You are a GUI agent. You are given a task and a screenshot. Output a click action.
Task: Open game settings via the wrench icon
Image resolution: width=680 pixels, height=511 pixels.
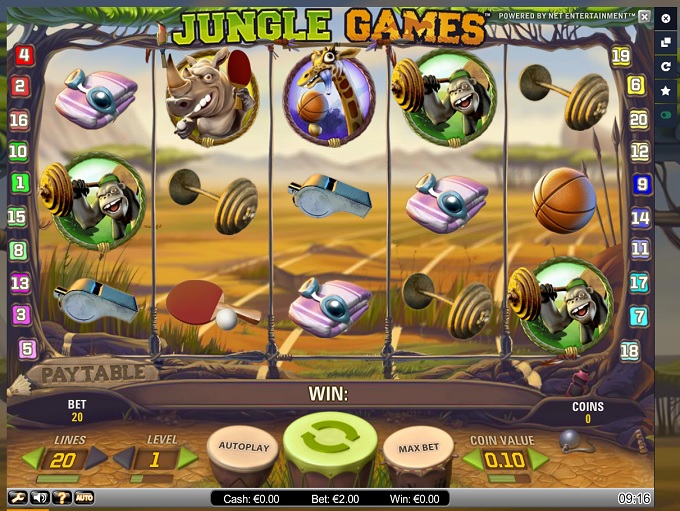pyautogui.click(x=18, y=497)
